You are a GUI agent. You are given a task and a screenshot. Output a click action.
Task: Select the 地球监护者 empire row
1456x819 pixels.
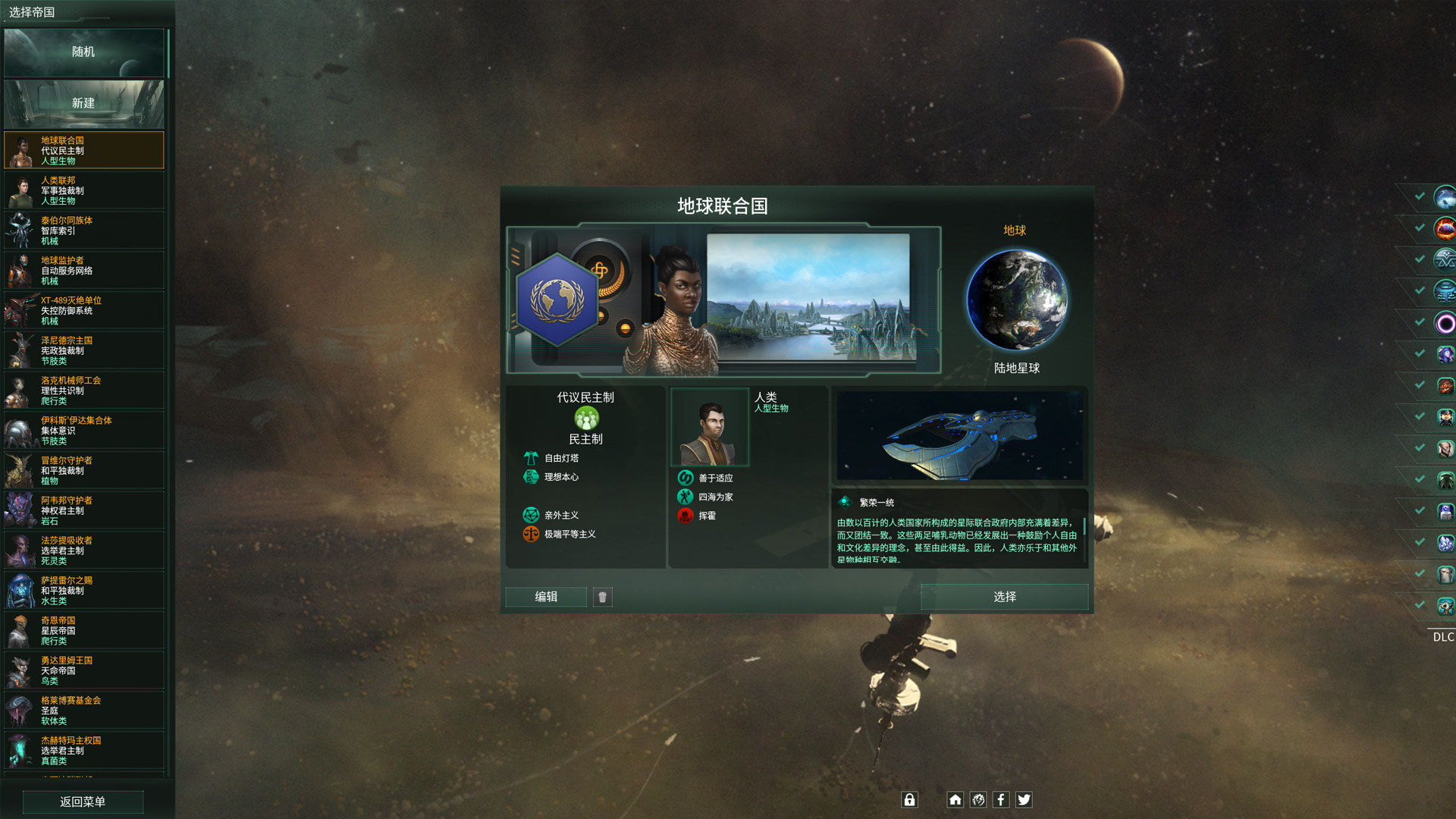click(83, 271)
